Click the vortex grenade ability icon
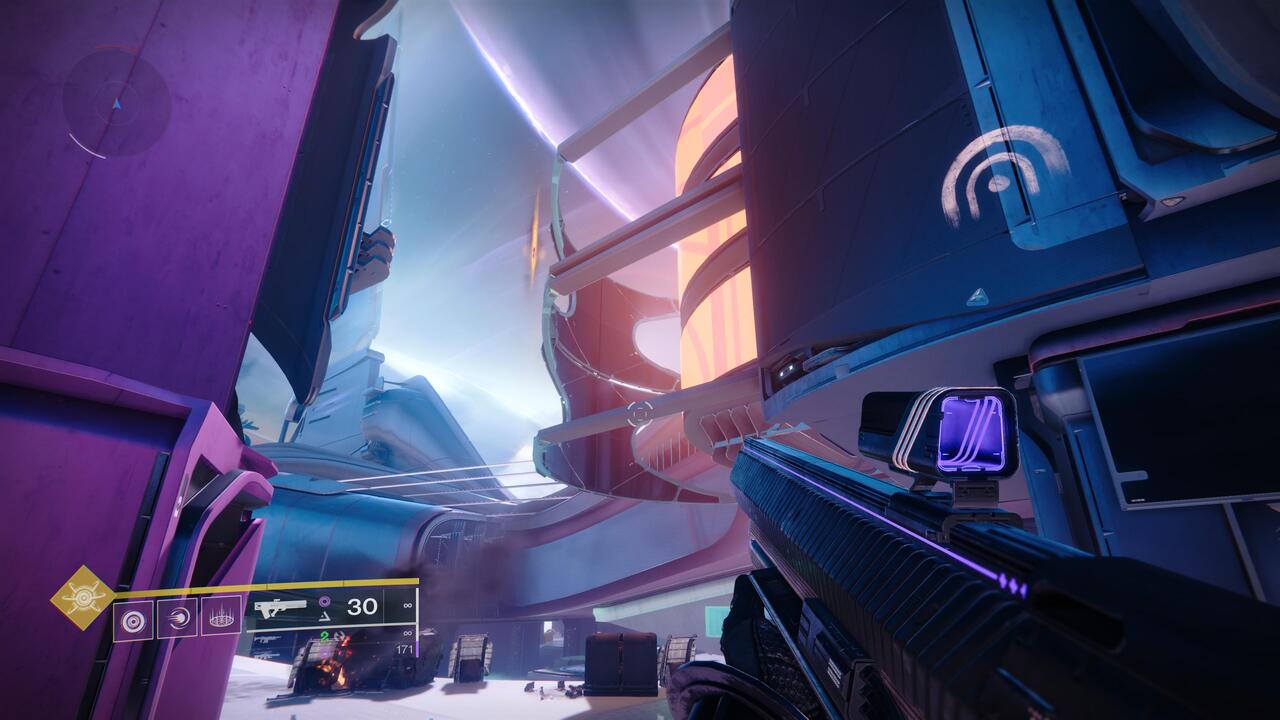 click(x=133, y=618)
